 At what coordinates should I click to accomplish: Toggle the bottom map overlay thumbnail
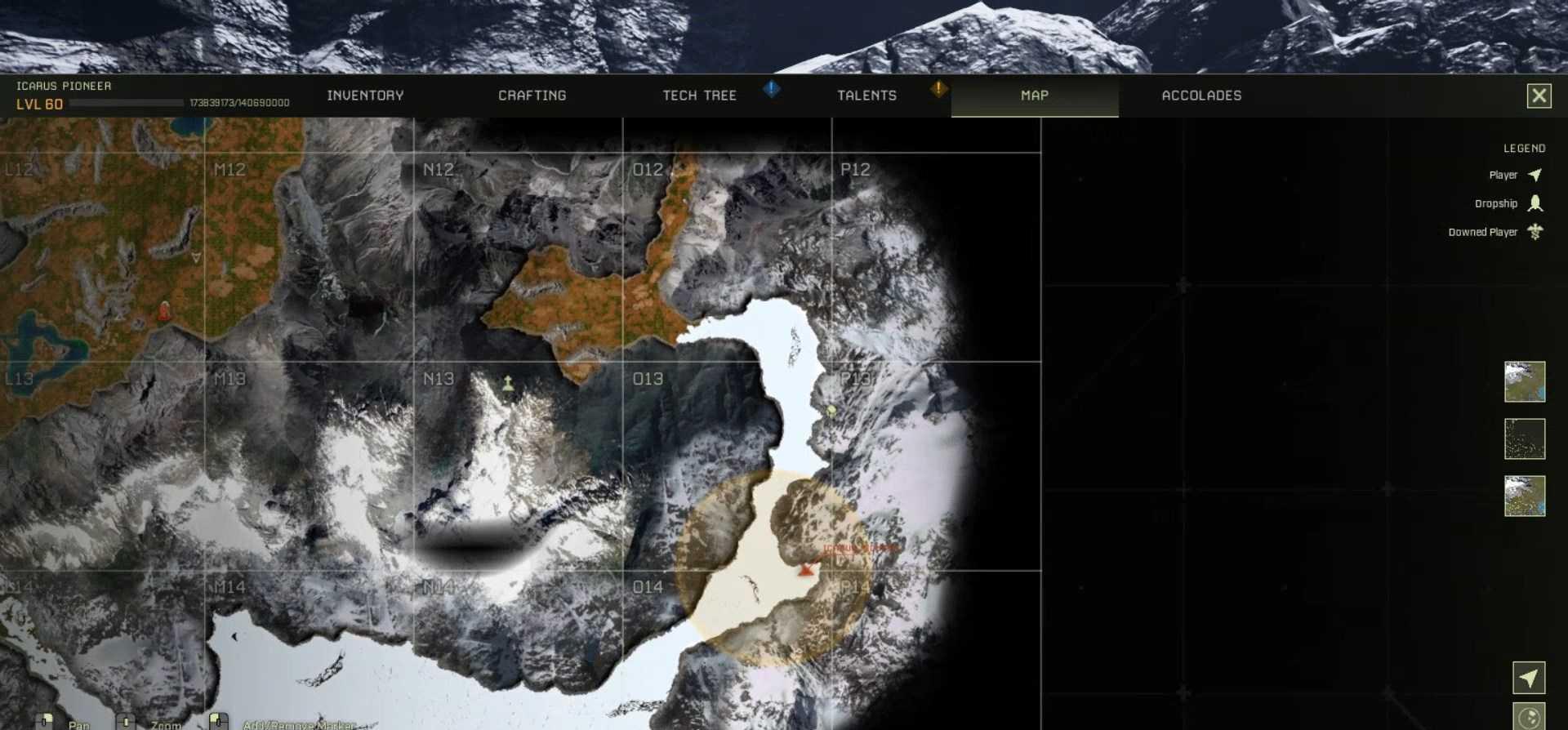(x=1524, y=497)
